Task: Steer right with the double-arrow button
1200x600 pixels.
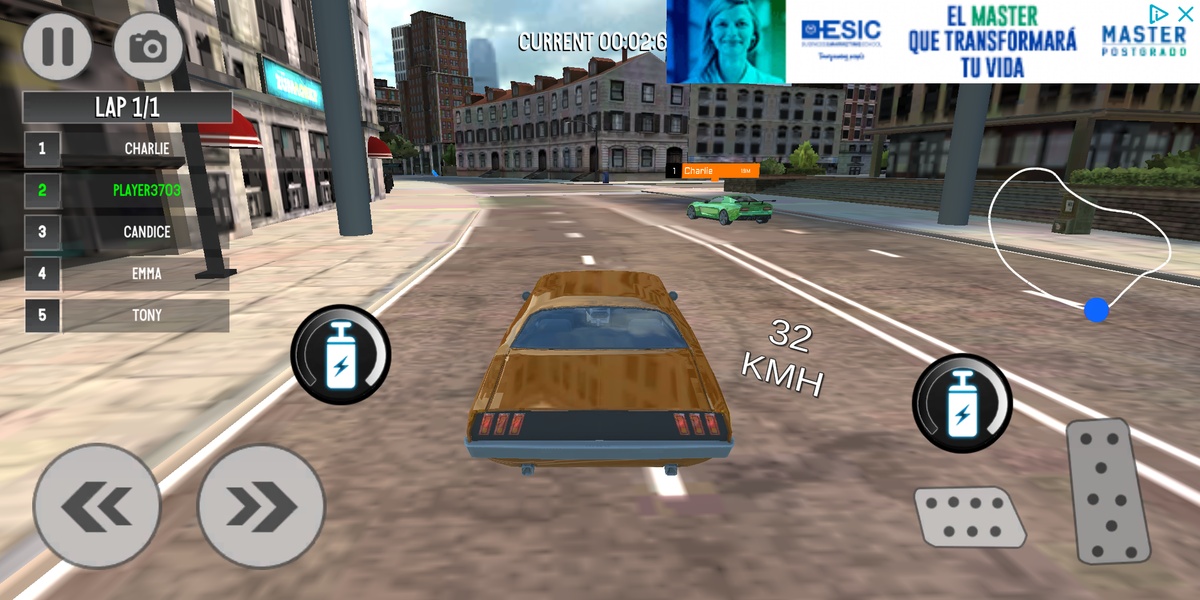Action: 261,507
